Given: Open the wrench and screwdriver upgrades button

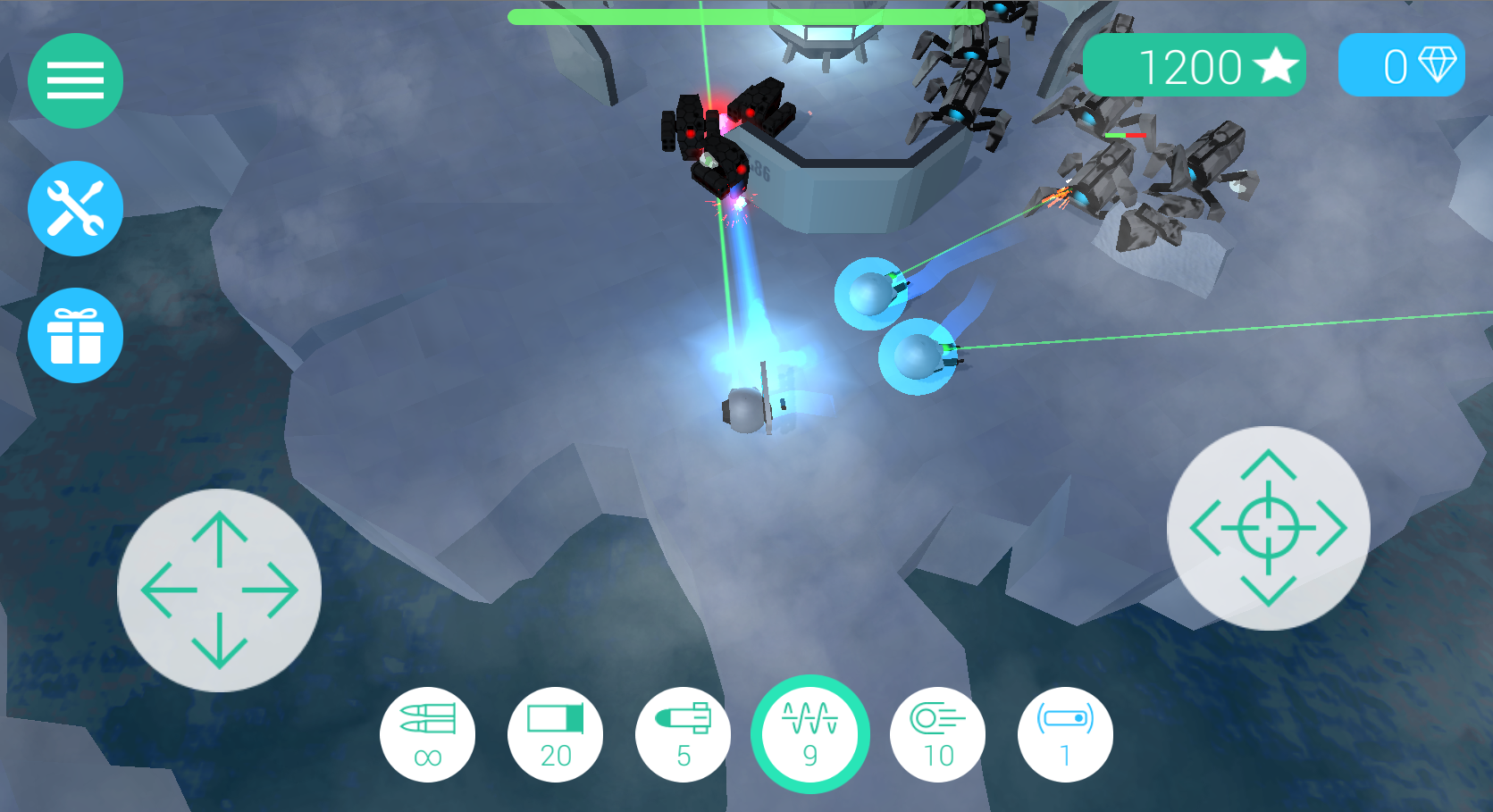Looking at the screenshot, I should coord(75,208).
